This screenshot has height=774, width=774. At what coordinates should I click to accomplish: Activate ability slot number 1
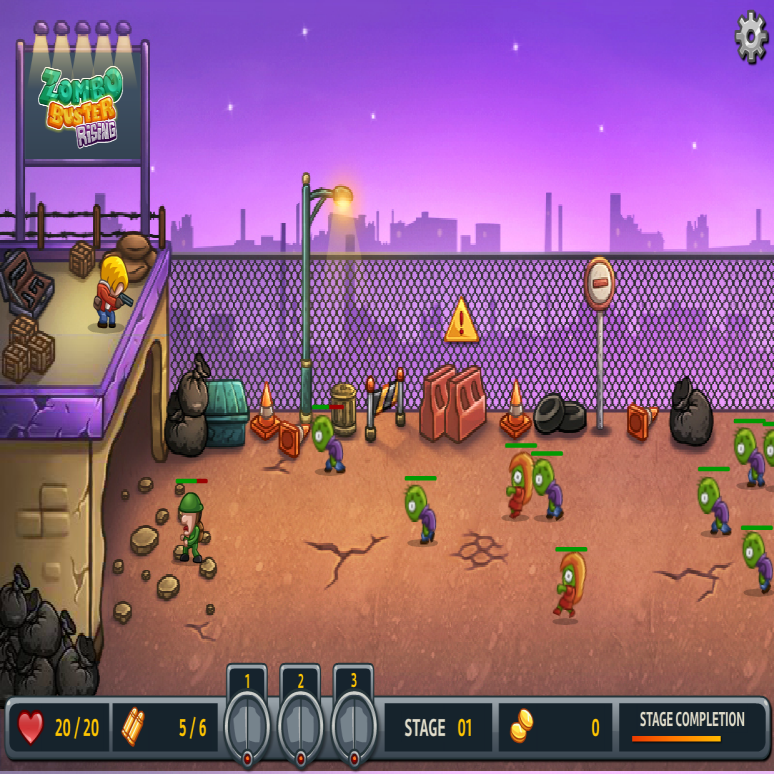tap(247, 721)
